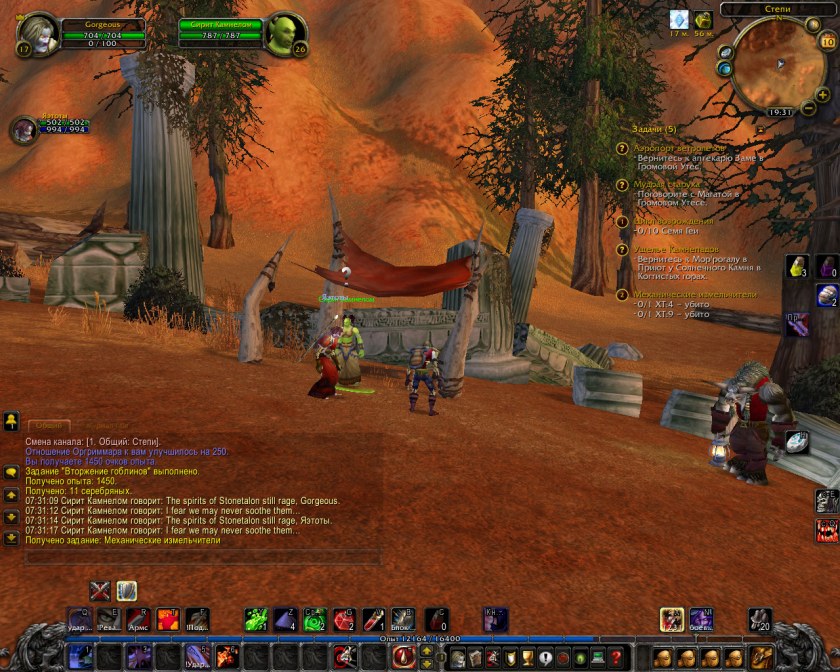Image resolution: width=840 pixels, height=672 pixels.
Task: Click the Gorgeous player portrait
Action: point(37,35)
